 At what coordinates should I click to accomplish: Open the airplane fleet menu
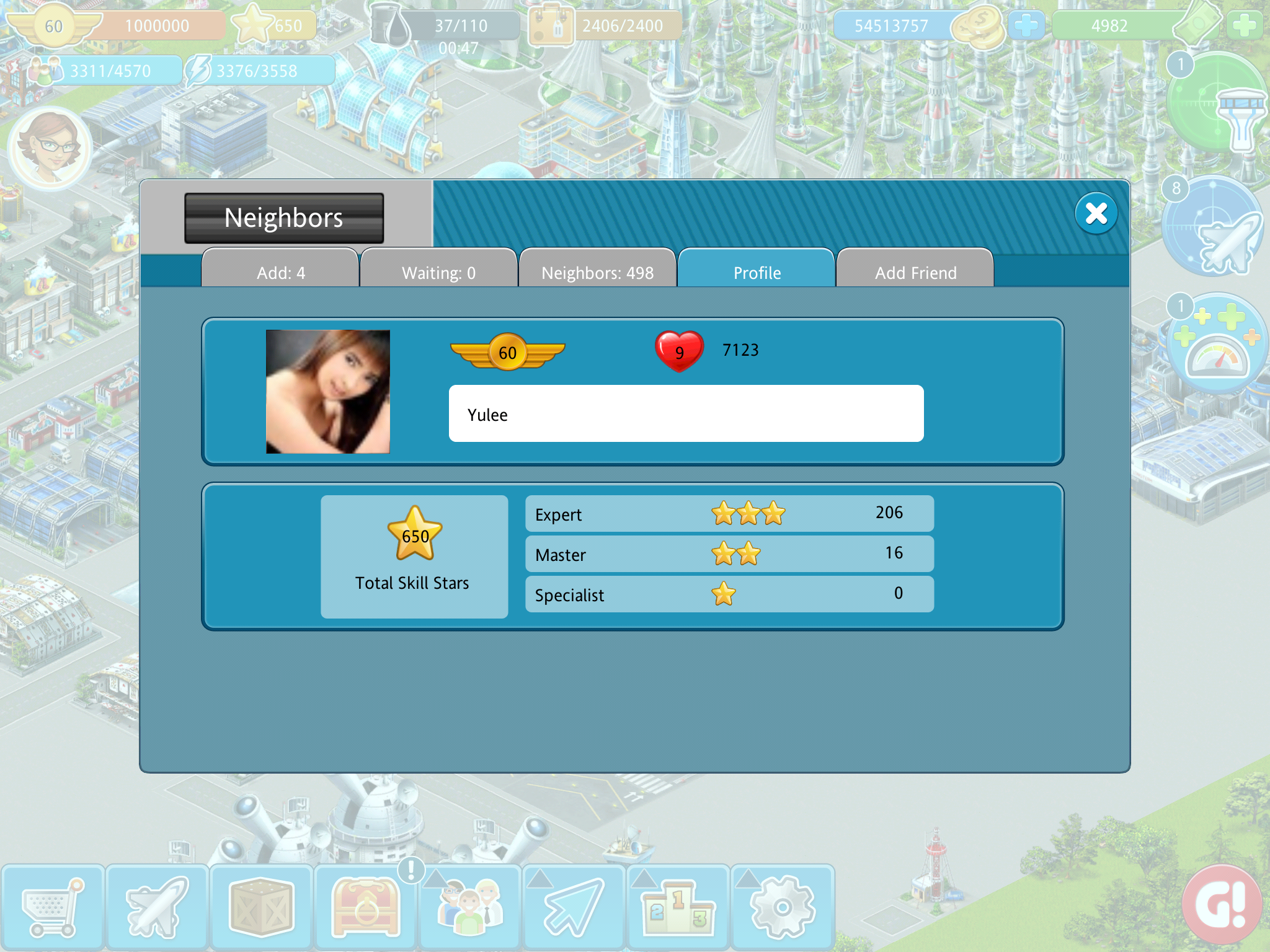pos(157,907)
